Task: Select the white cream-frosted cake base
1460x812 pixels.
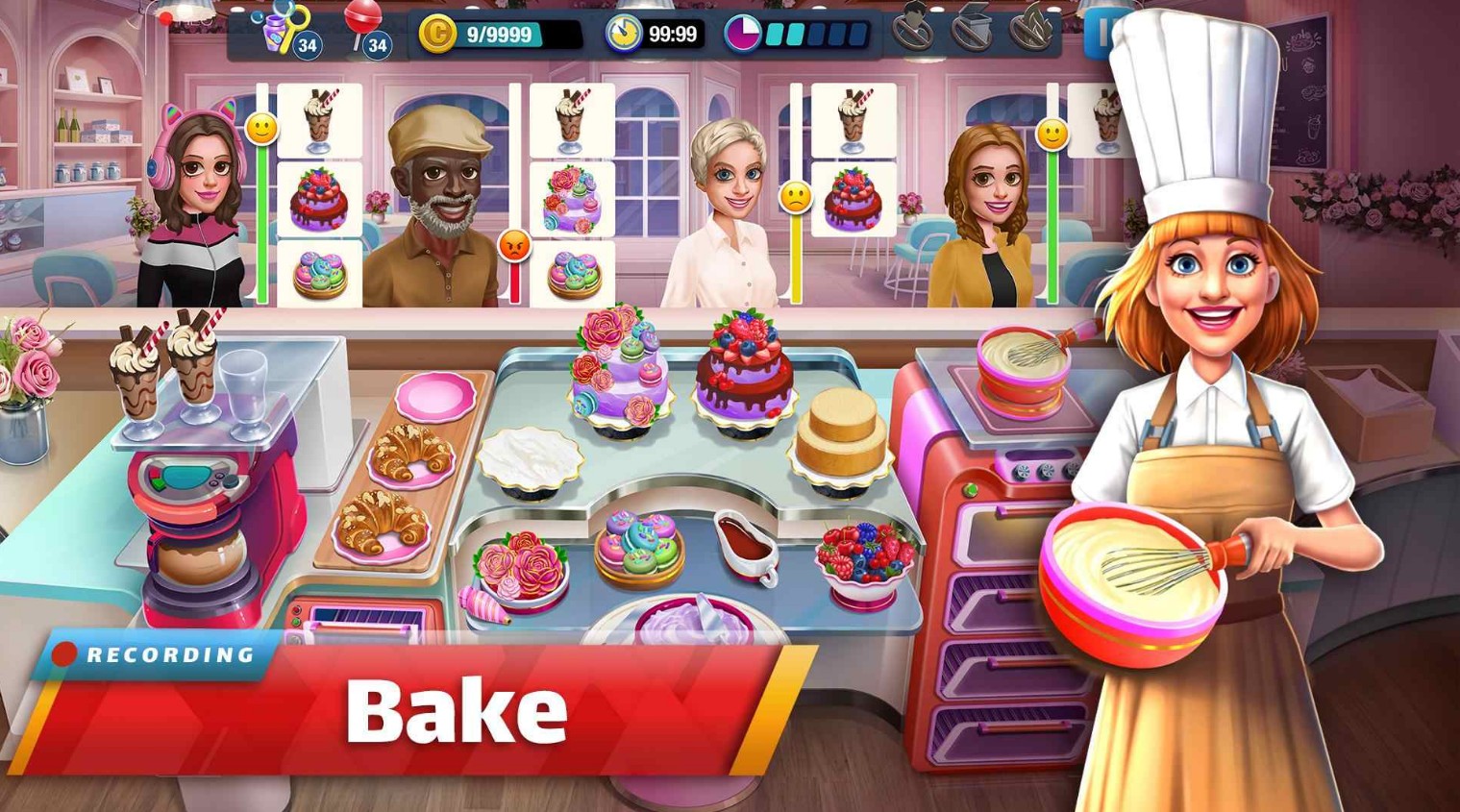Action: (x=529, y=459)
